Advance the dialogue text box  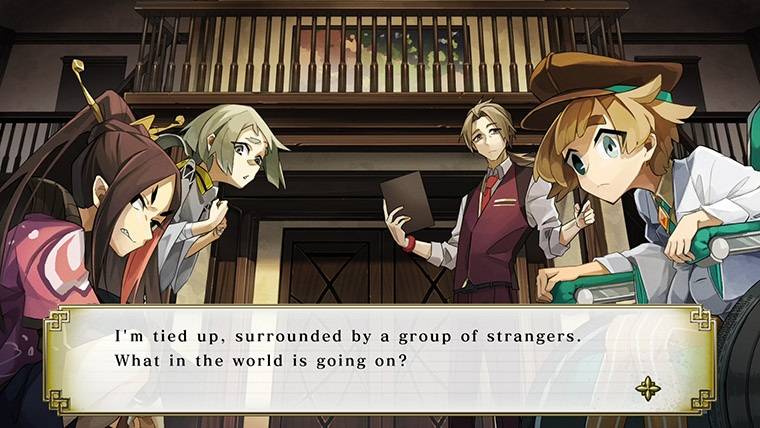pos(378,358)
